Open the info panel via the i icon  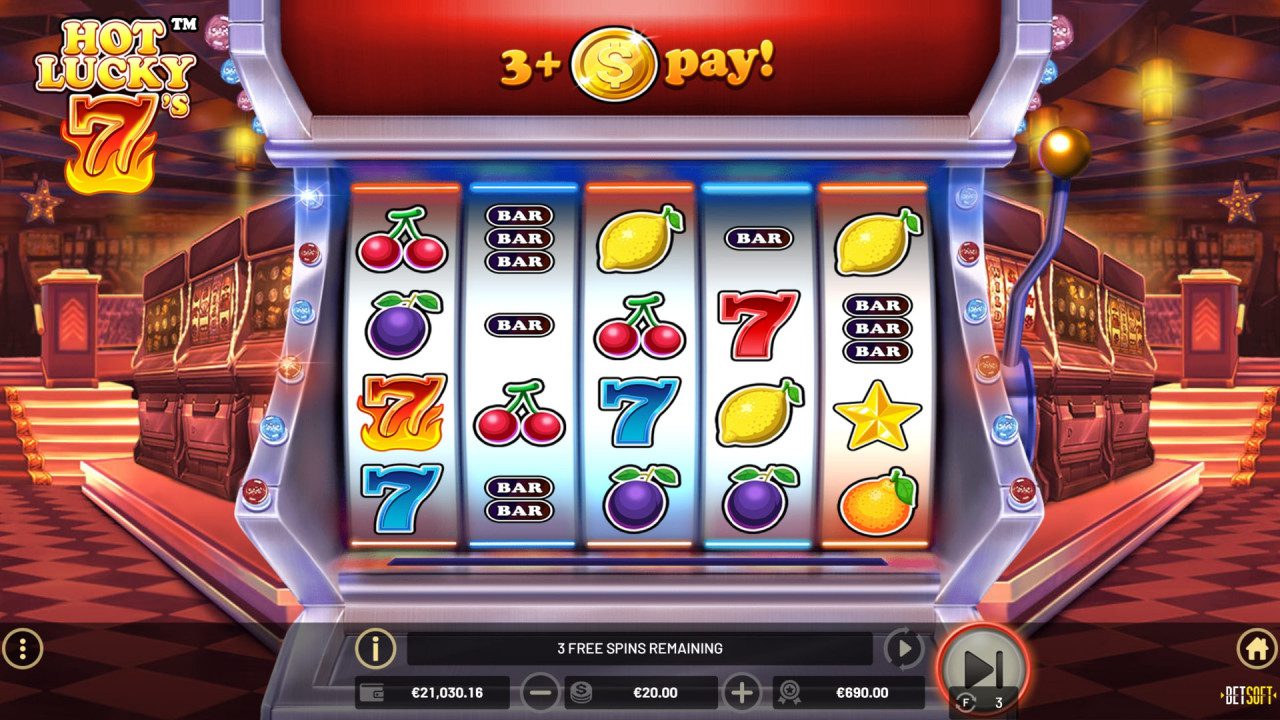pos(374,648)
